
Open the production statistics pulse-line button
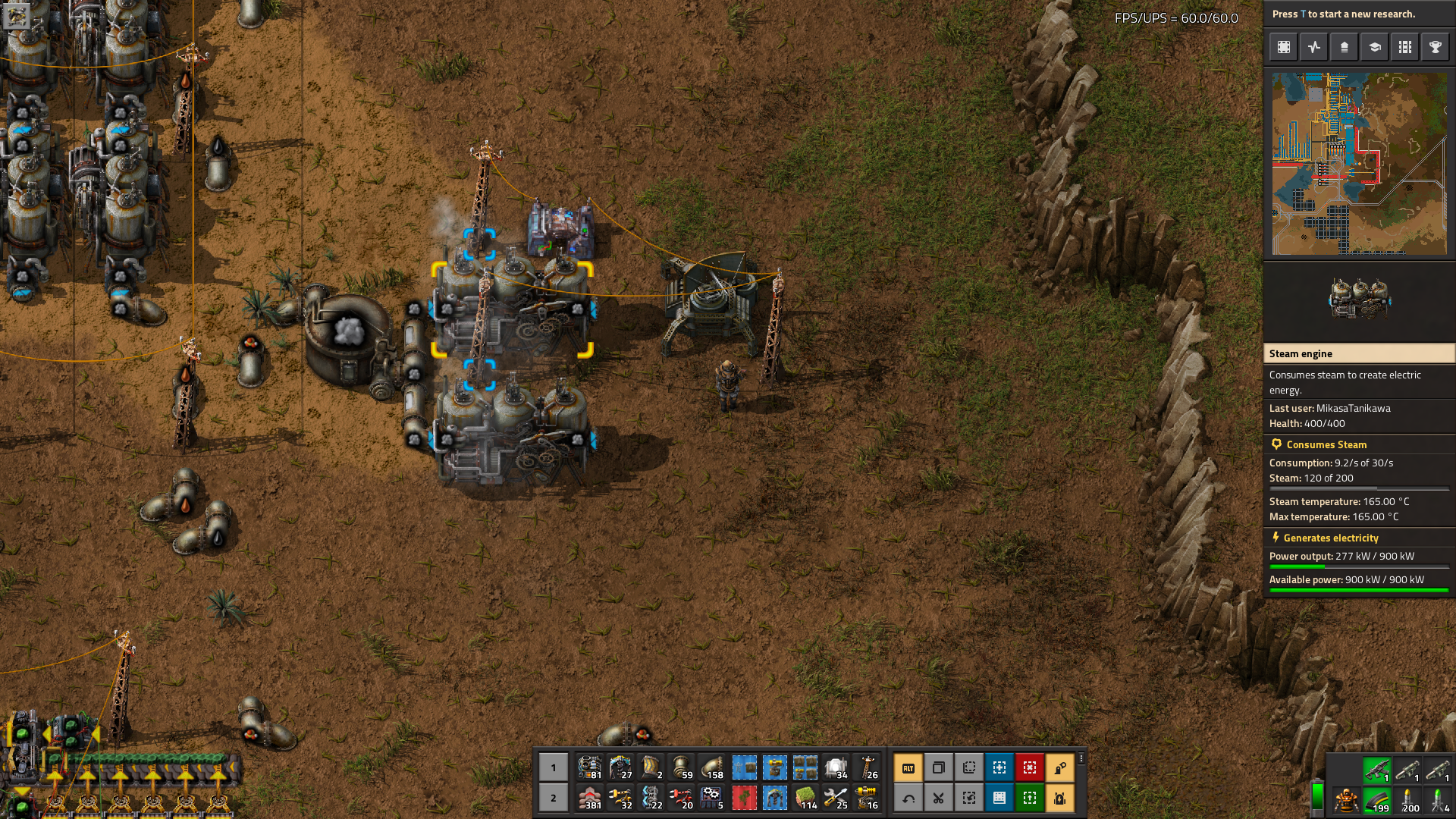[x=1314, y=47]
